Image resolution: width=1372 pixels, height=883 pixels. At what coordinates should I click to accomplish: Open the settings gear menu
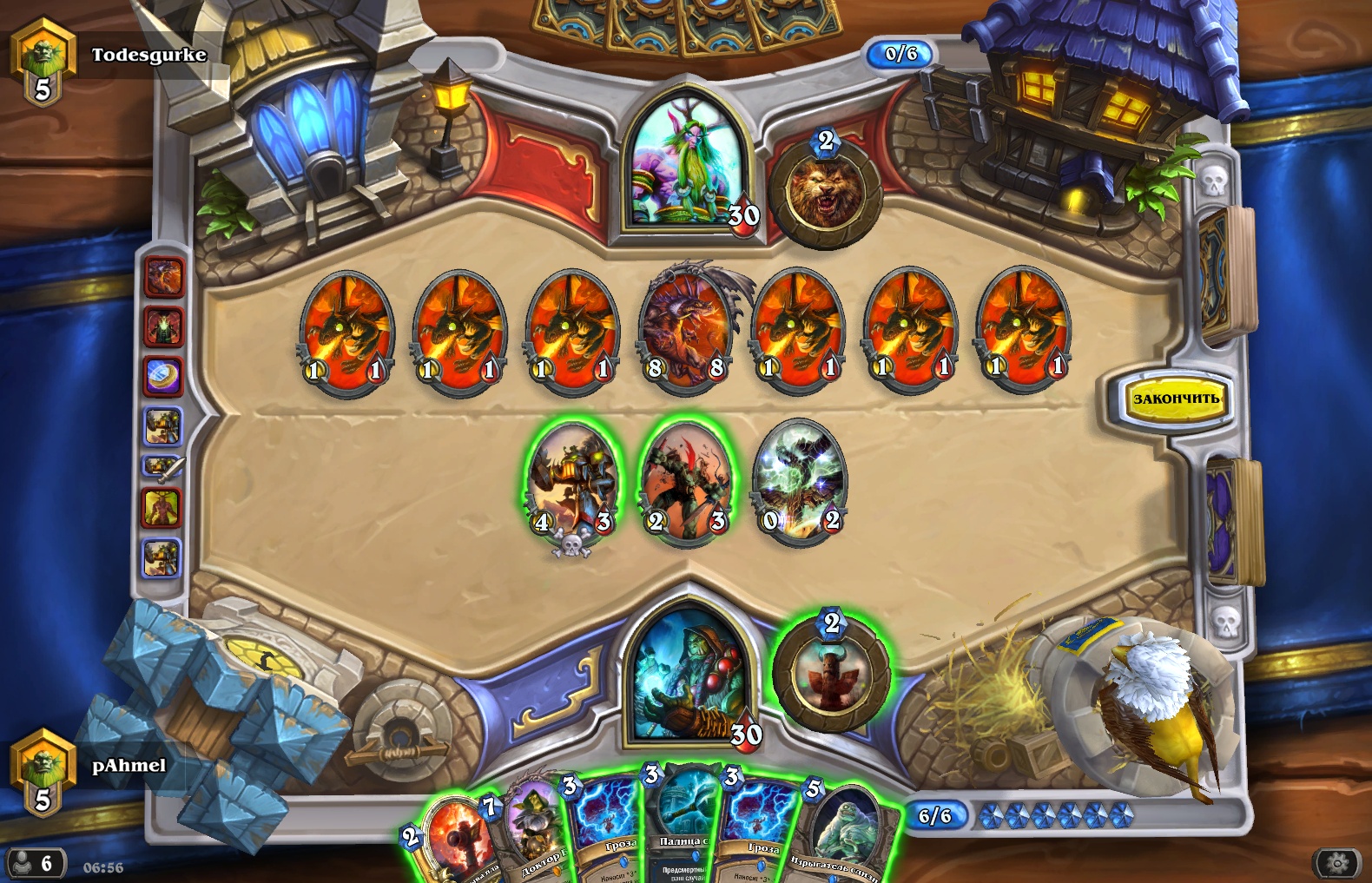[x=1337, y=863]
